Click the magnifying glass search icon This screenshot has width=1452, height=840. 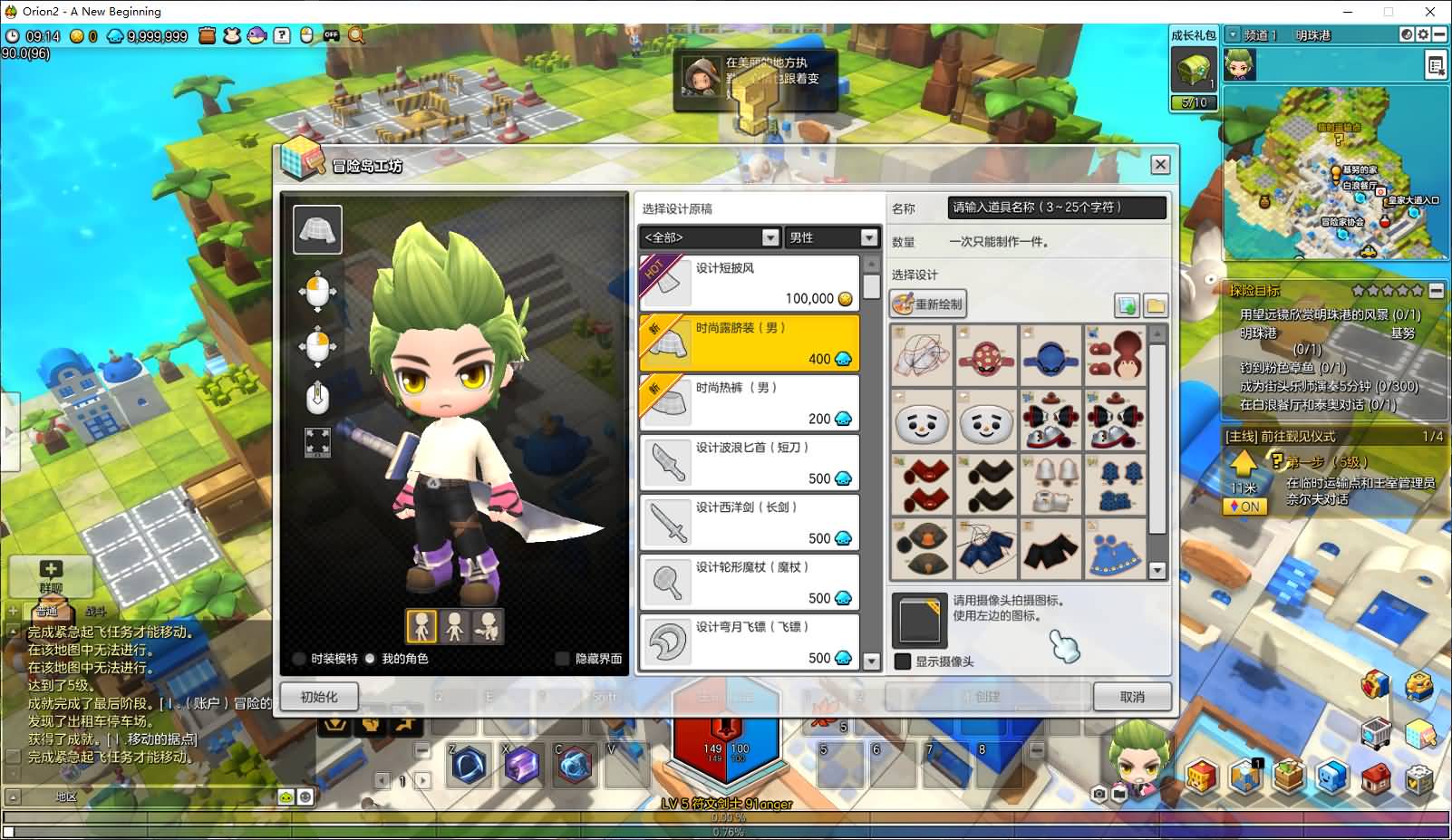point(354,34)
